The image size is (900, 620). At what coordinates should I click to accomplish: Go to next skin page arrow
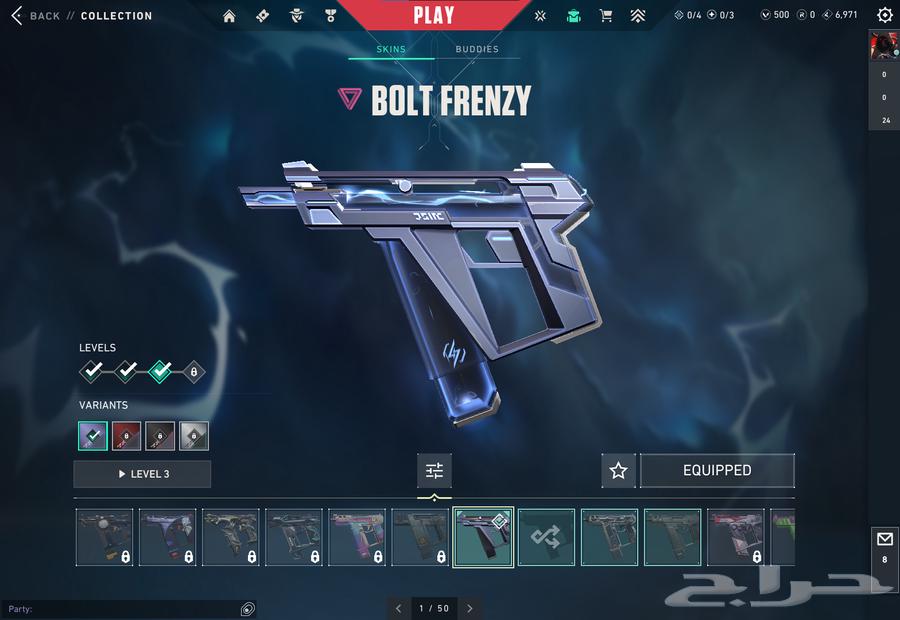click(470, 608)
